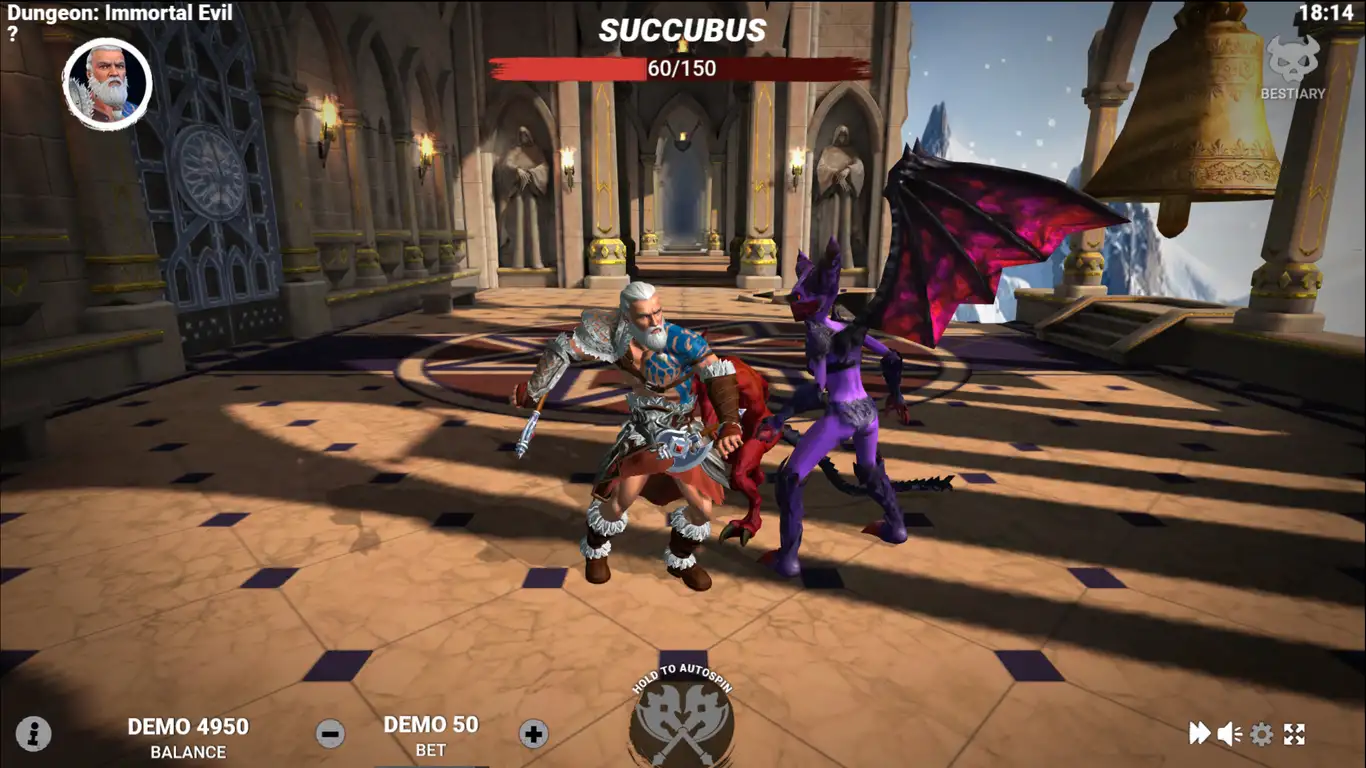Show the game info panel
Image resolution: width=1366 pixels, height=768 pixels.
tap(34, 734)
